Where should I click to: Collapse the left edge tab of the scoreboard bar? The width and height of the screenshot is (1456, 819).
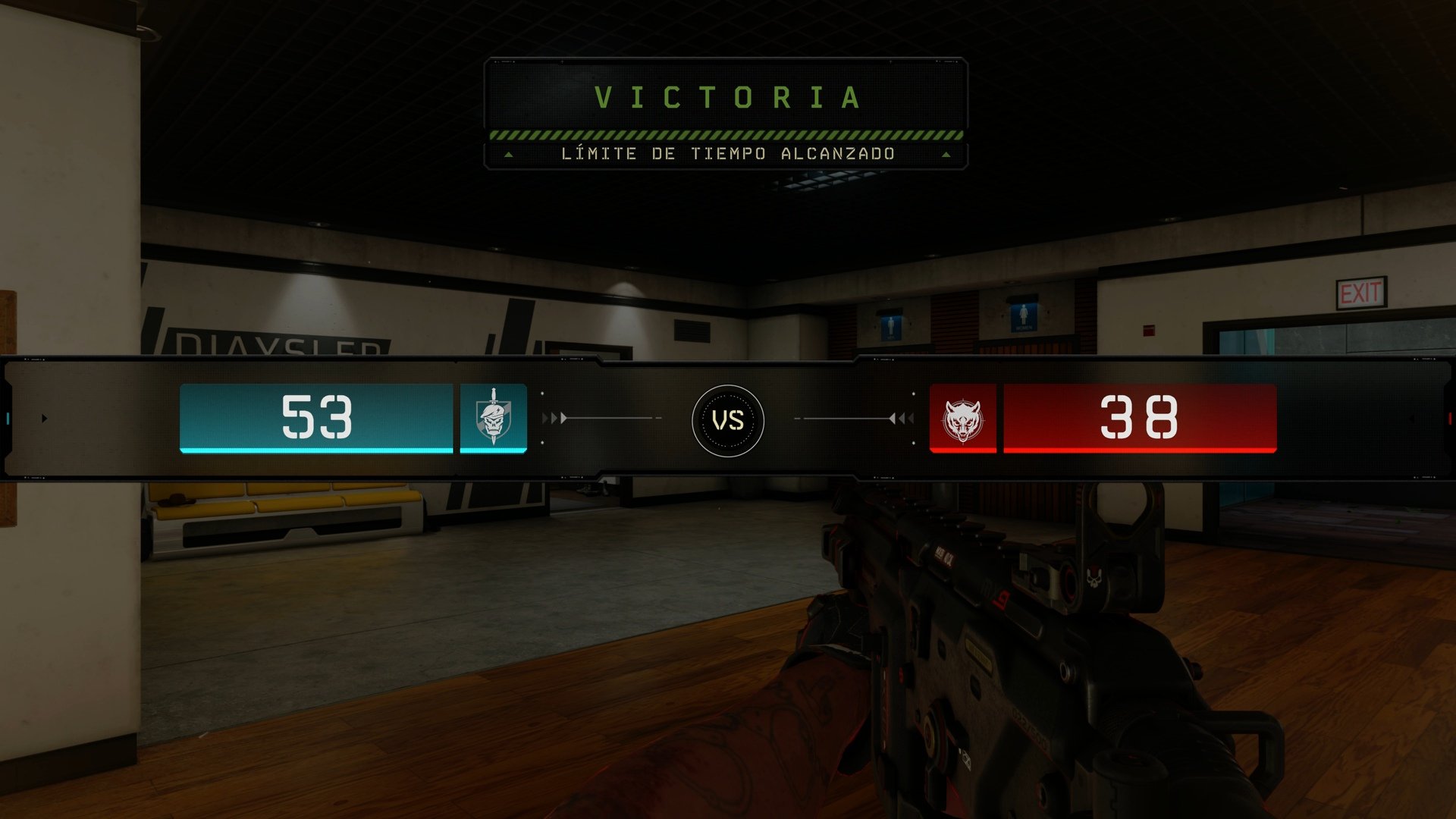(9, 417)
